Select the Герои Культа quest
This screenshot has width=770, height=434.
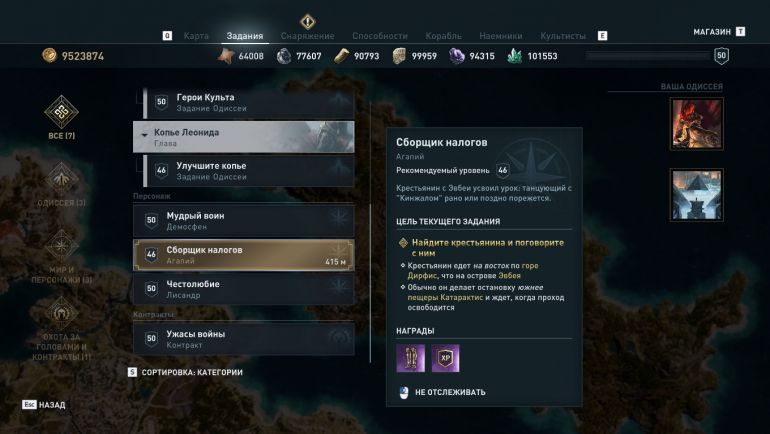[x=243, y=102]
